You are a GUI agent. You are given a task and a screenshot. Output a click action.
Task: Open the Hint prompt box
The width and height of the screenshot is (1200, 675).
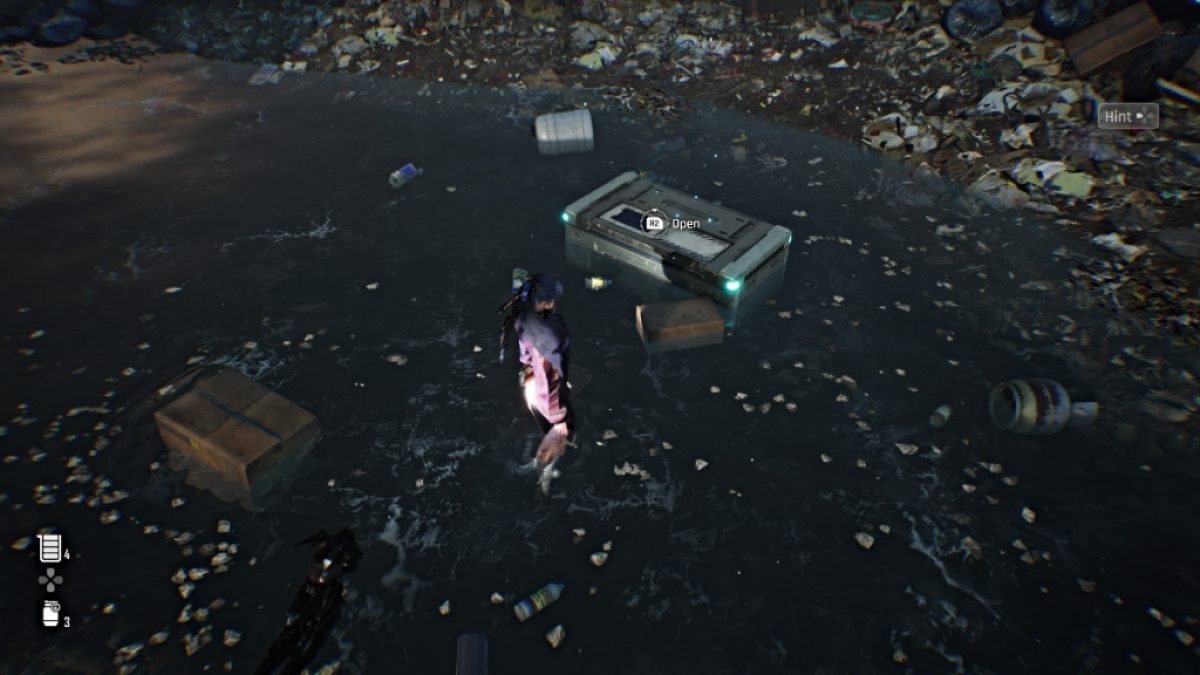tap(1127, 116)
